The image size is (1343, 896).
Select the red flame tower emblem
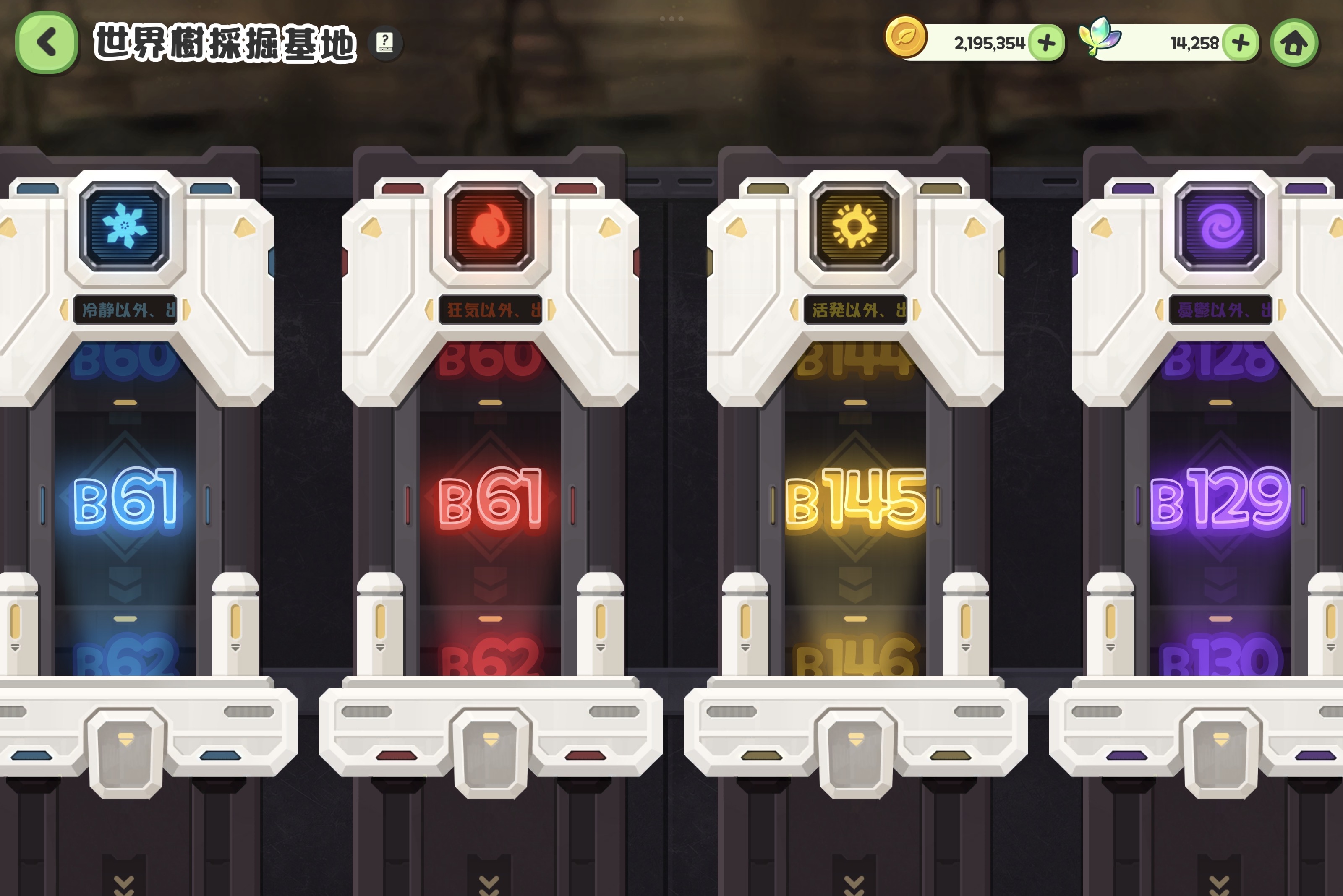pos(489,226)
